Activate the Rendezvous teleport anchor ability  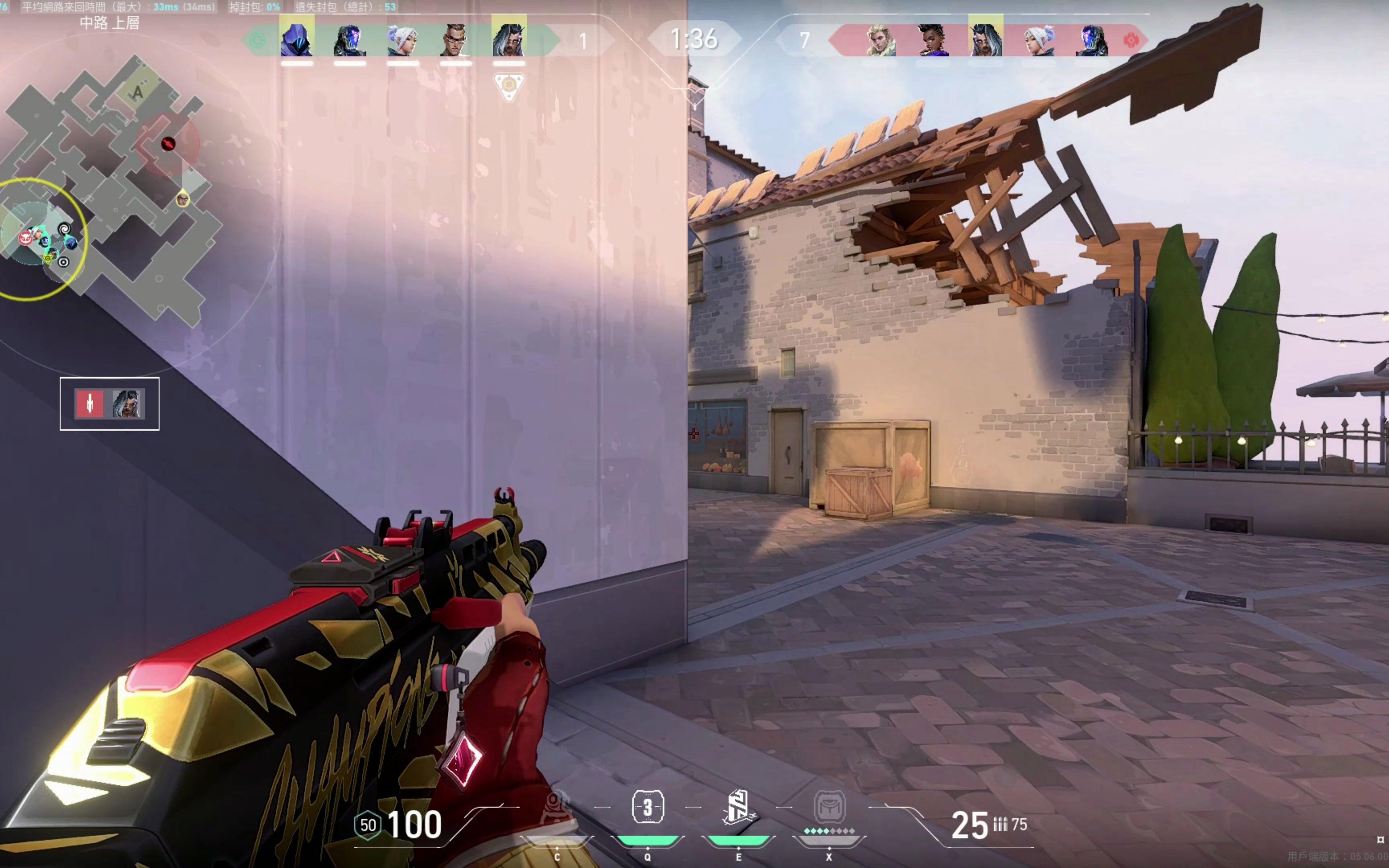pos(738,807)
